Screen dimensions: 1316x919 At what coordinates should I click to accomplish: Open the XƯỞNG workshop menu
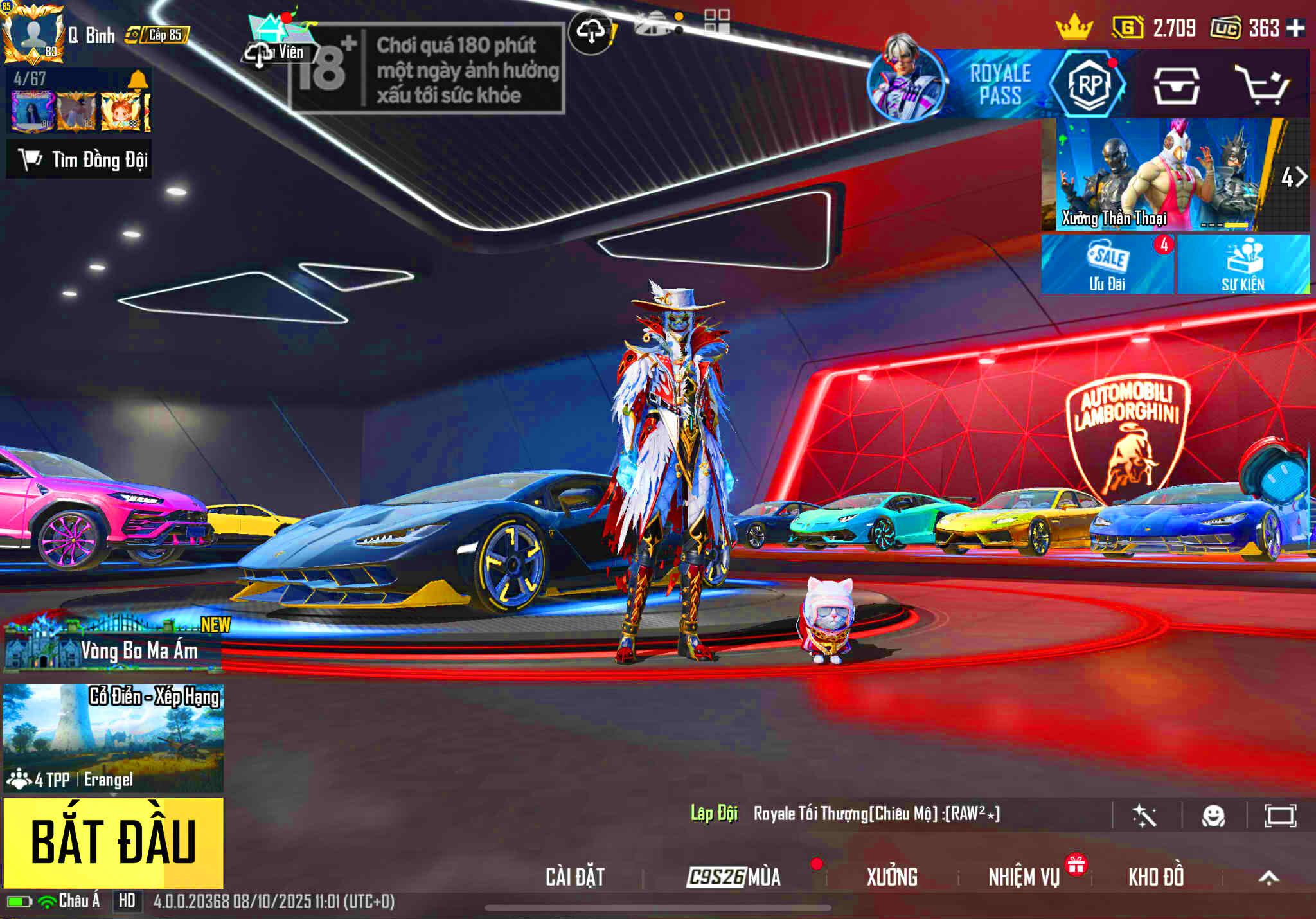point(892,877)
